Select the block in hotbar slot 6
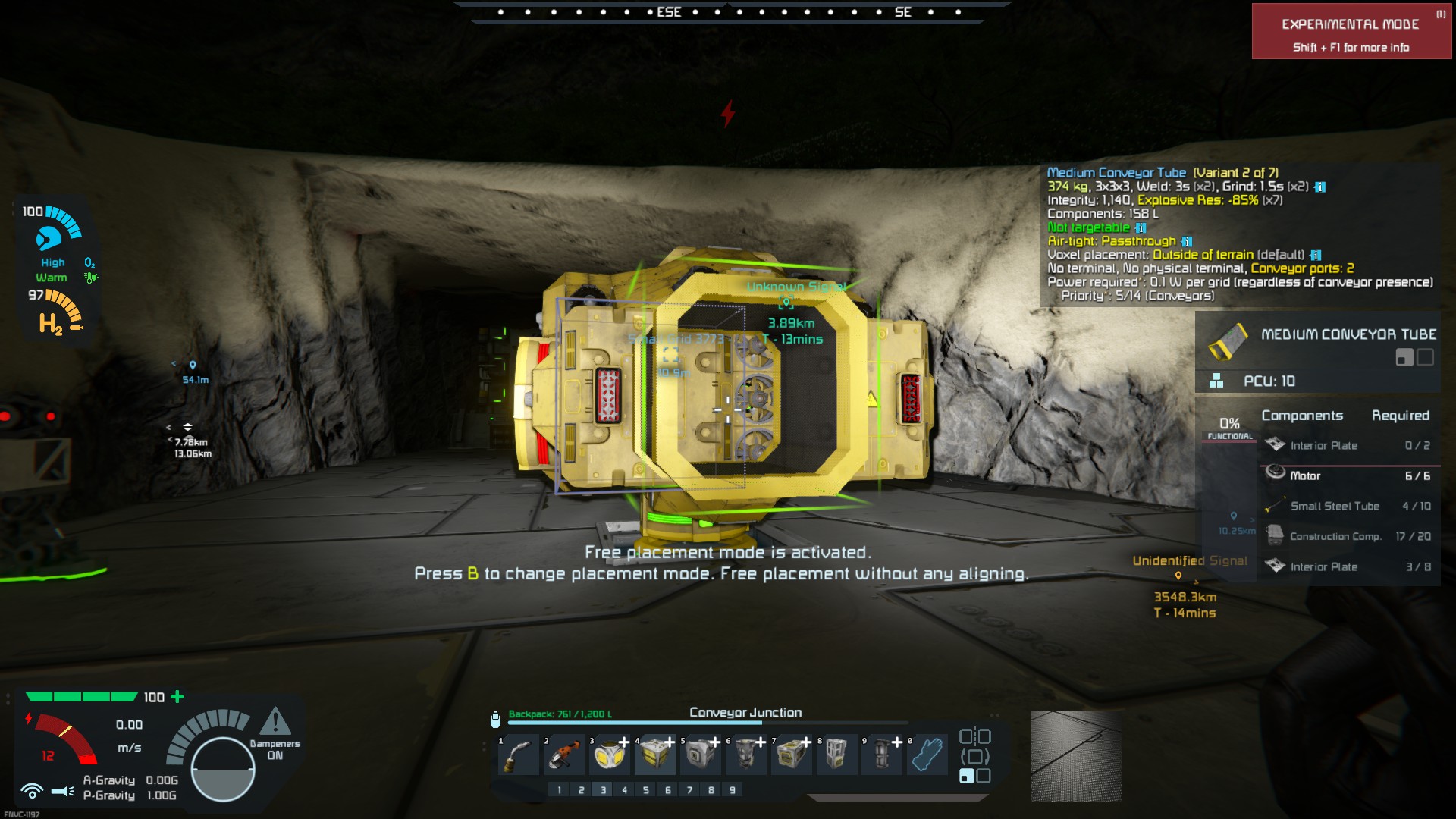 pos(746,755)
